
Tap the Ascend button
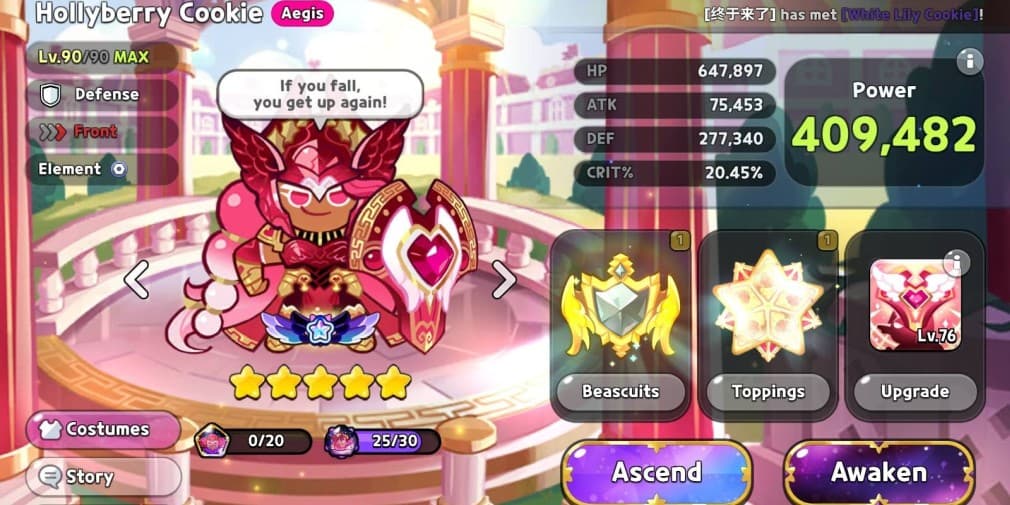tap(656, 472)
